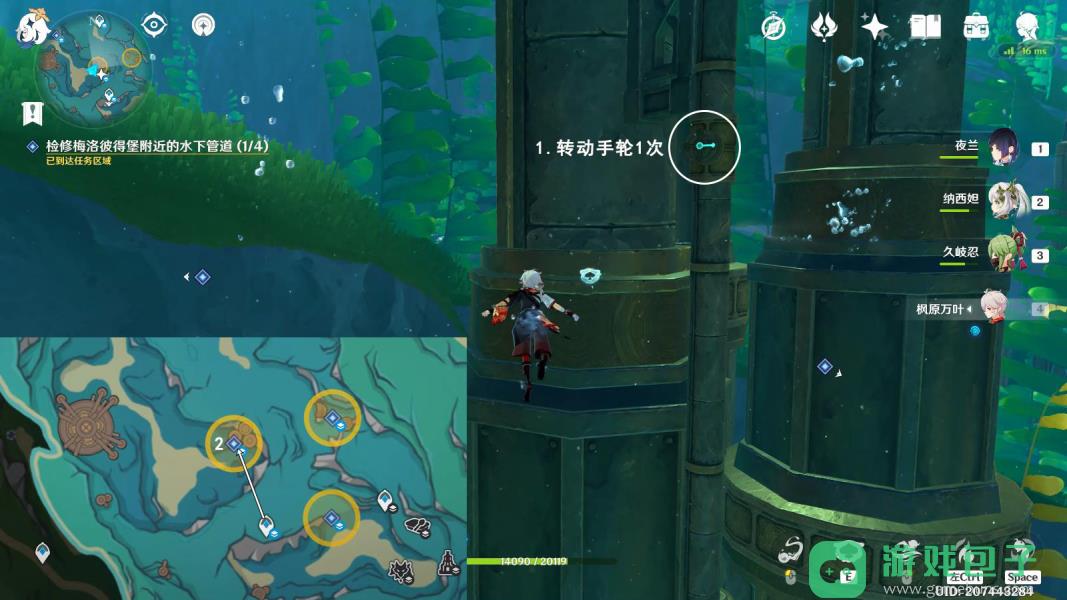1067x600 pixels.
Task: Click the compass icon in the top bar
Action: (x=772, y=27)
